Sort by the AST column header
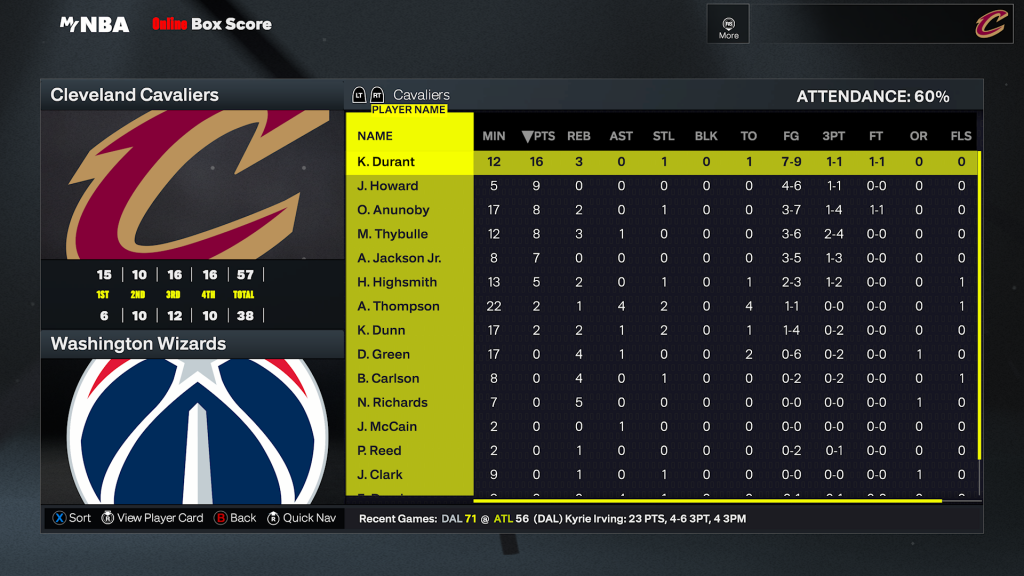1024x576 pixels. point(621,136)
